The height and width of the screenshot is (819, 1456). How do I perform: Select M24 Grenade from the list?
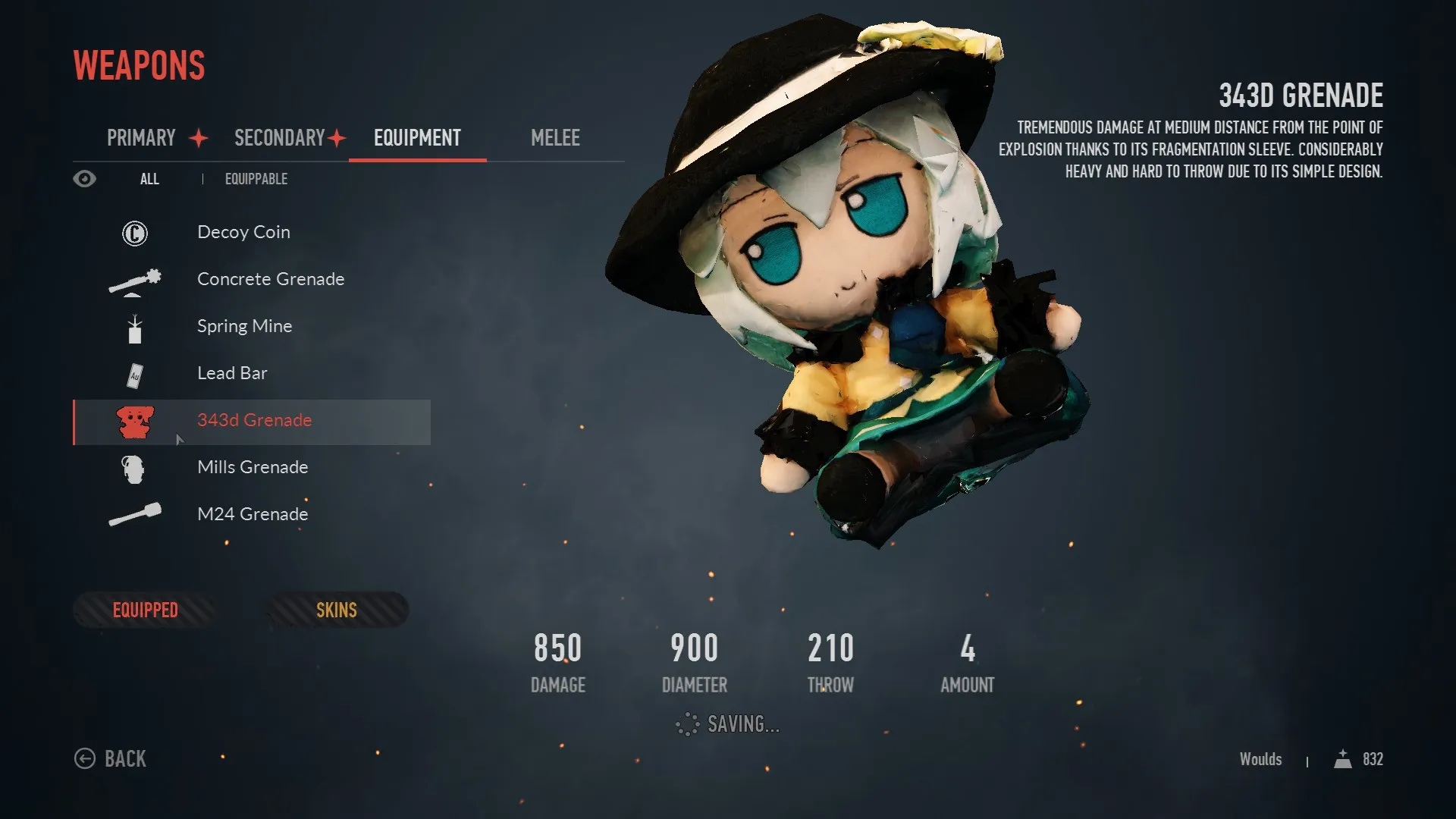pyautogui.click(x=253, y=514)
